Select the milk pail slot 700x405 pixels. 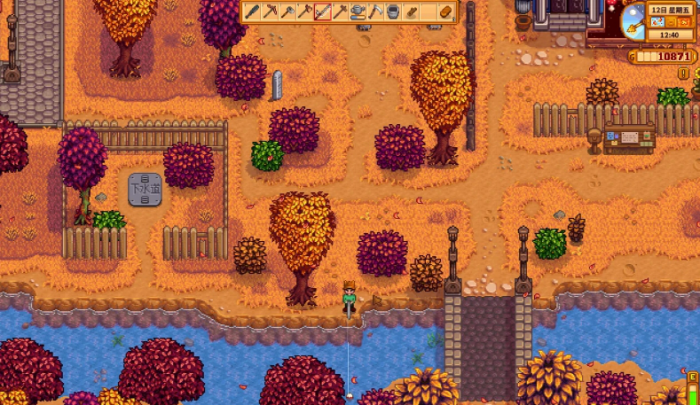pyautogui.click(x=393, y=12)
